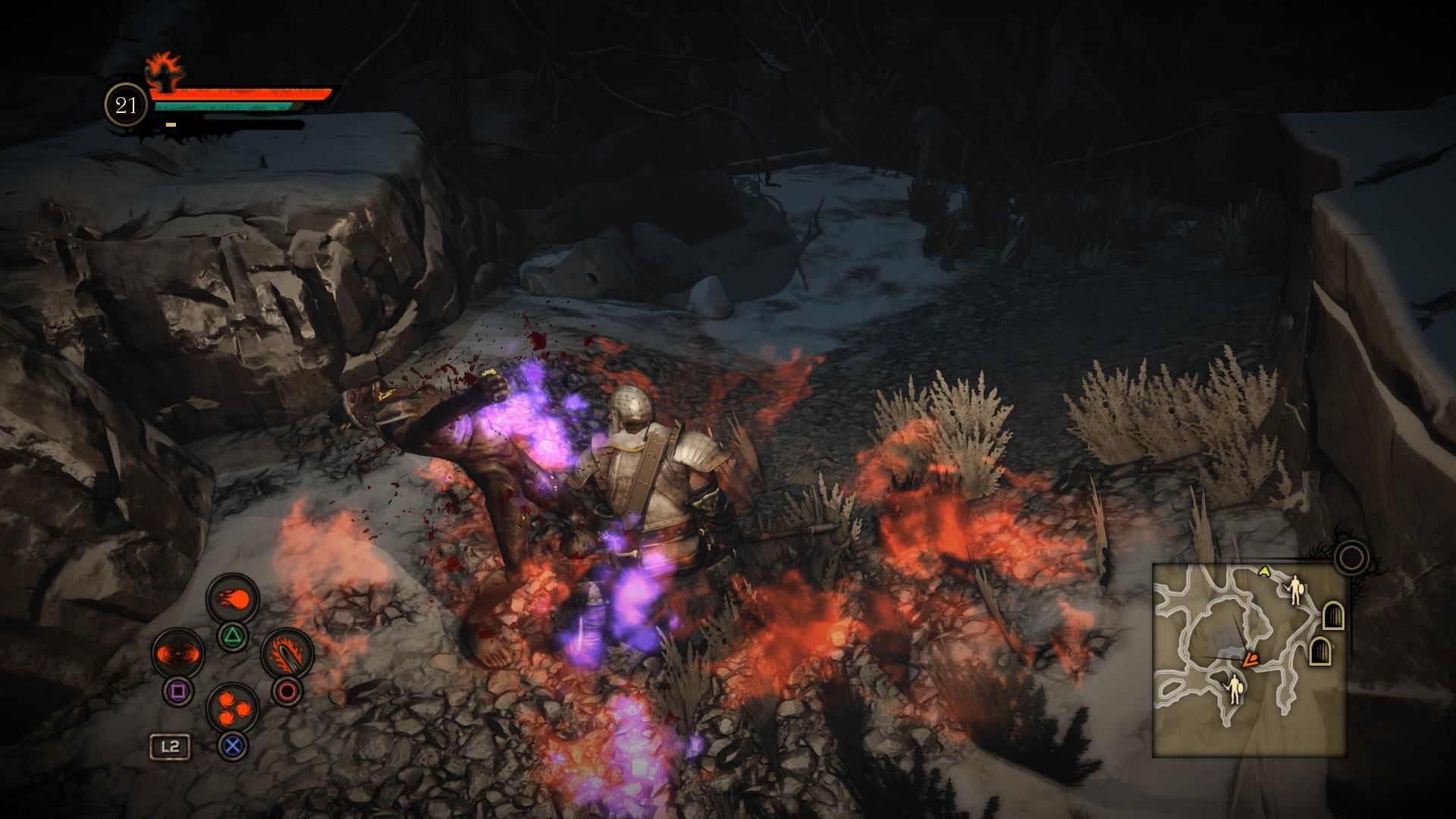Image resolution: width=1456 pixels, height=819 pixels.
Task: Click the dark orb on the minimap corner
Action: coord(1351,558)
